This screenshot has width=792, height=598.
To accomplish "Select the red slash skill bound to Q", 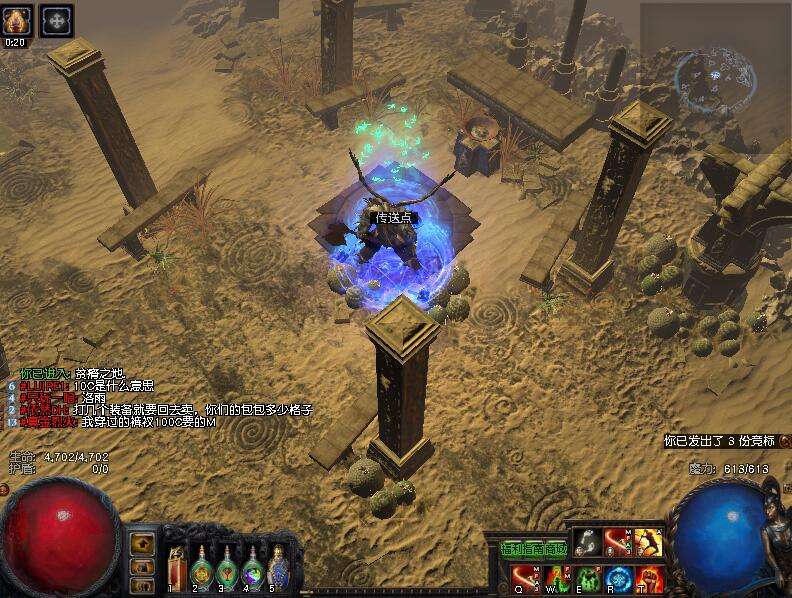I will (525, 577).
